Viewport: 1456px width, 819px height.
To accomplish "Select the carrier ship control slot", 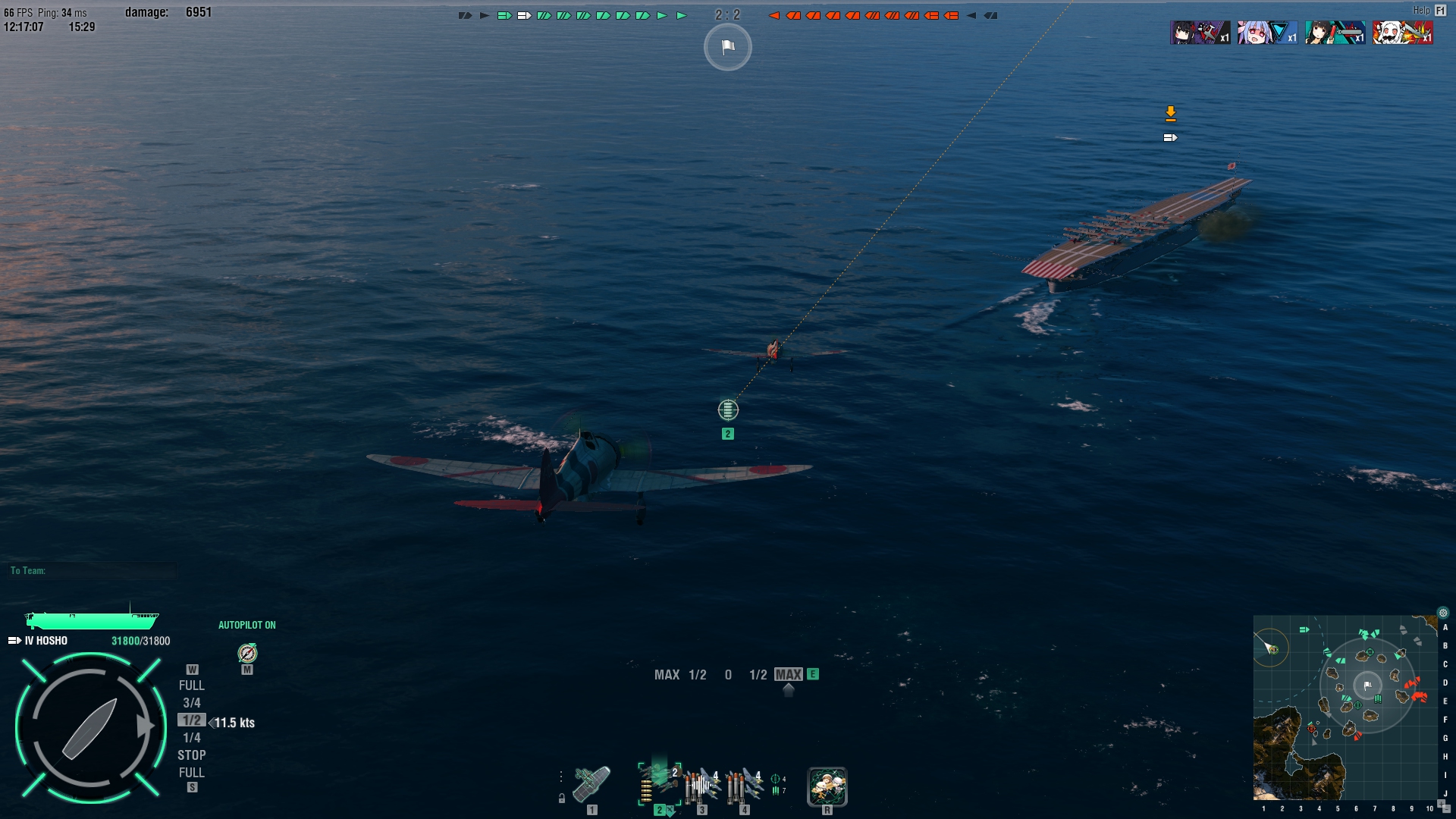I will click(x=591, y=785).
